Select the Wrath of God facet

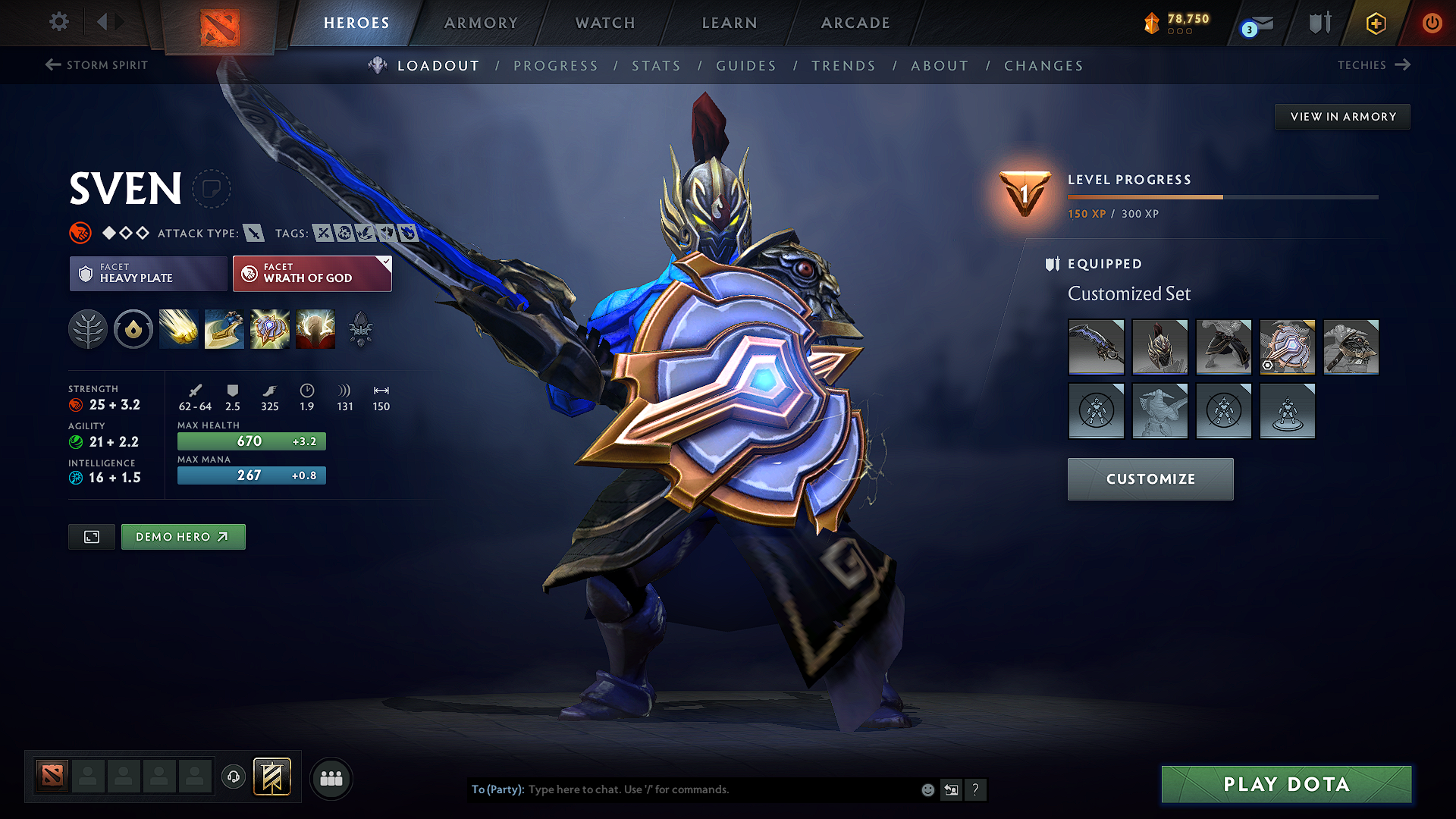(312, 273)
